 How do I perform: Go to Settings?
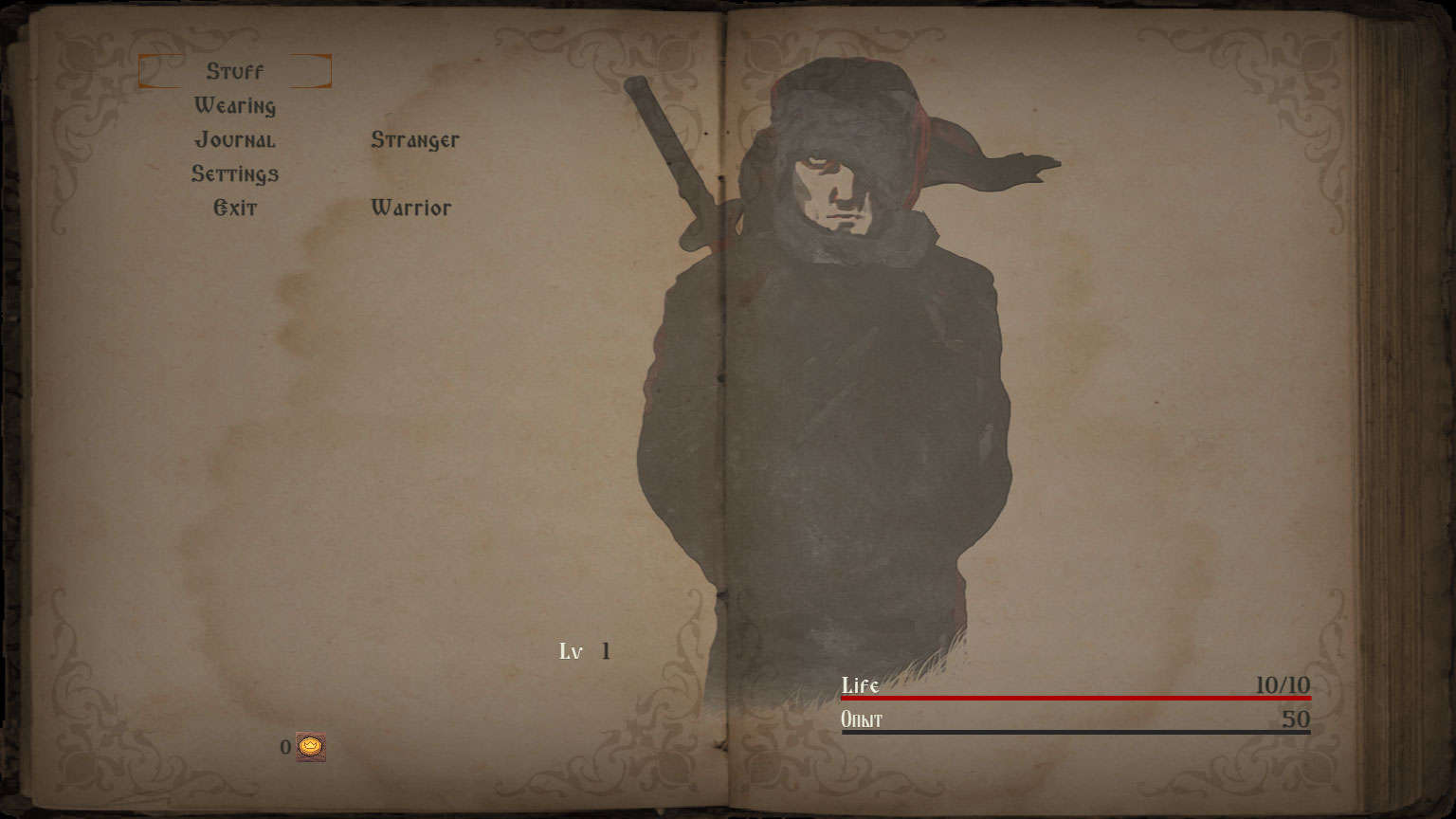tap(235, 174)
